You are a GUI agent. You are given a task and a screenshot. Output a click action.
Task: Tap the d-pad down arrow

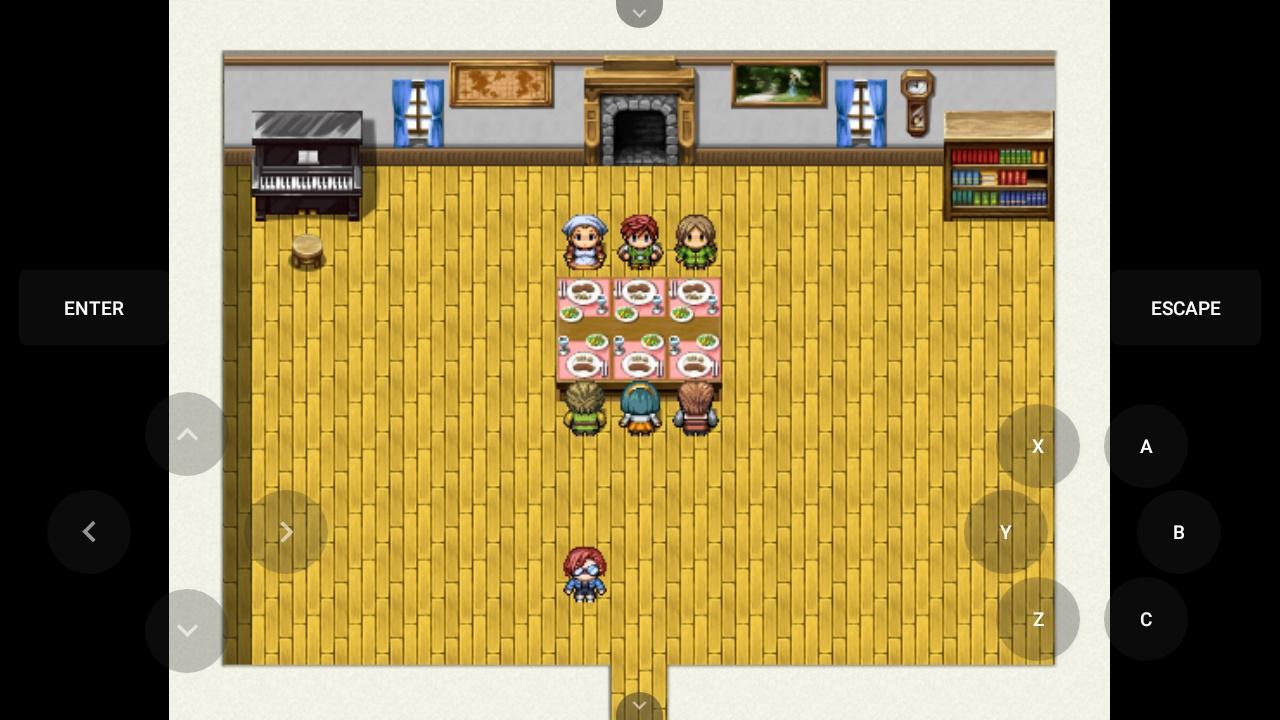coord(187,630)
